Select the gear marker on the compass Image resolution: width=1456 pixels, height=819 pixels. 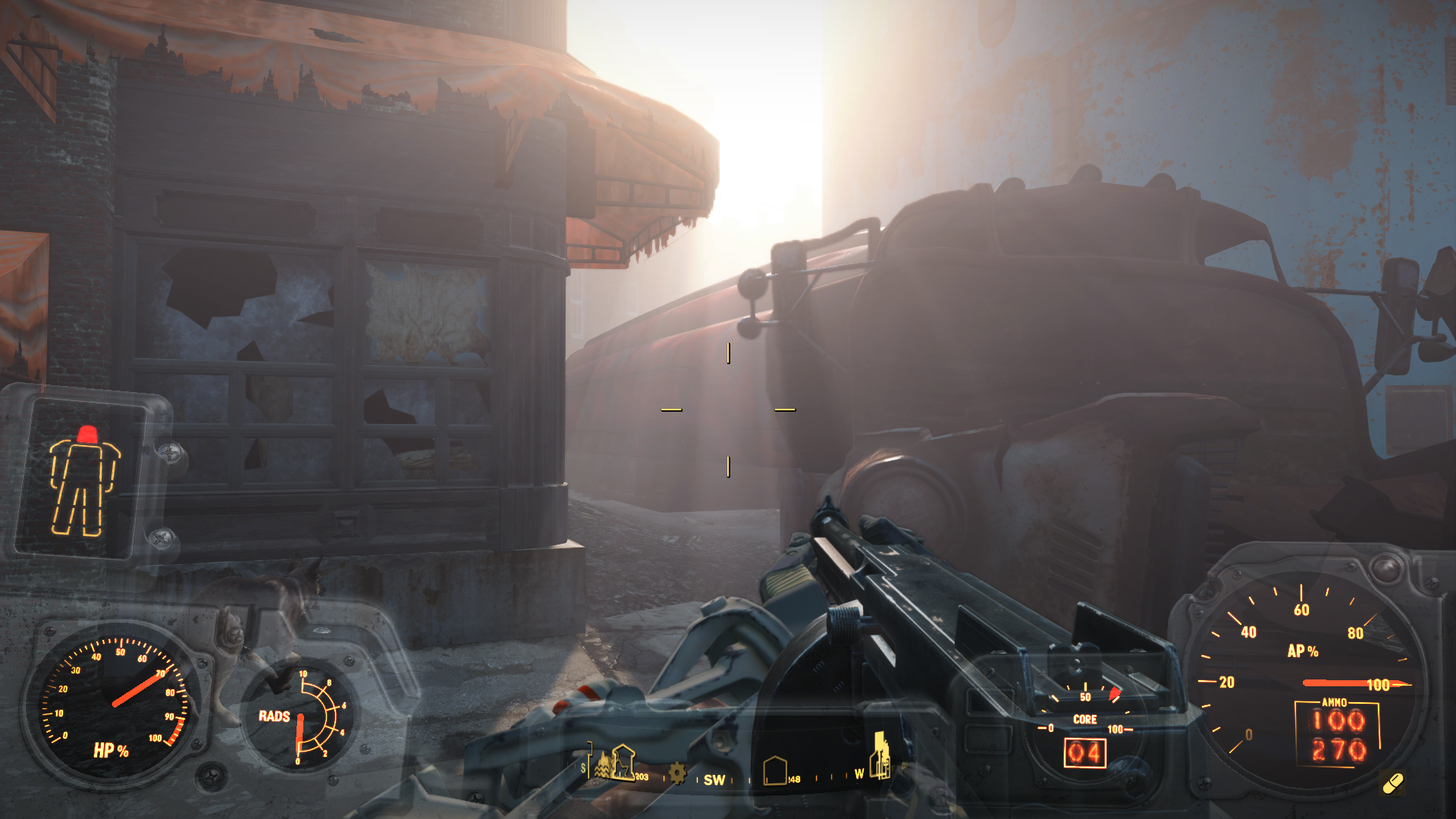coord(676,774)
